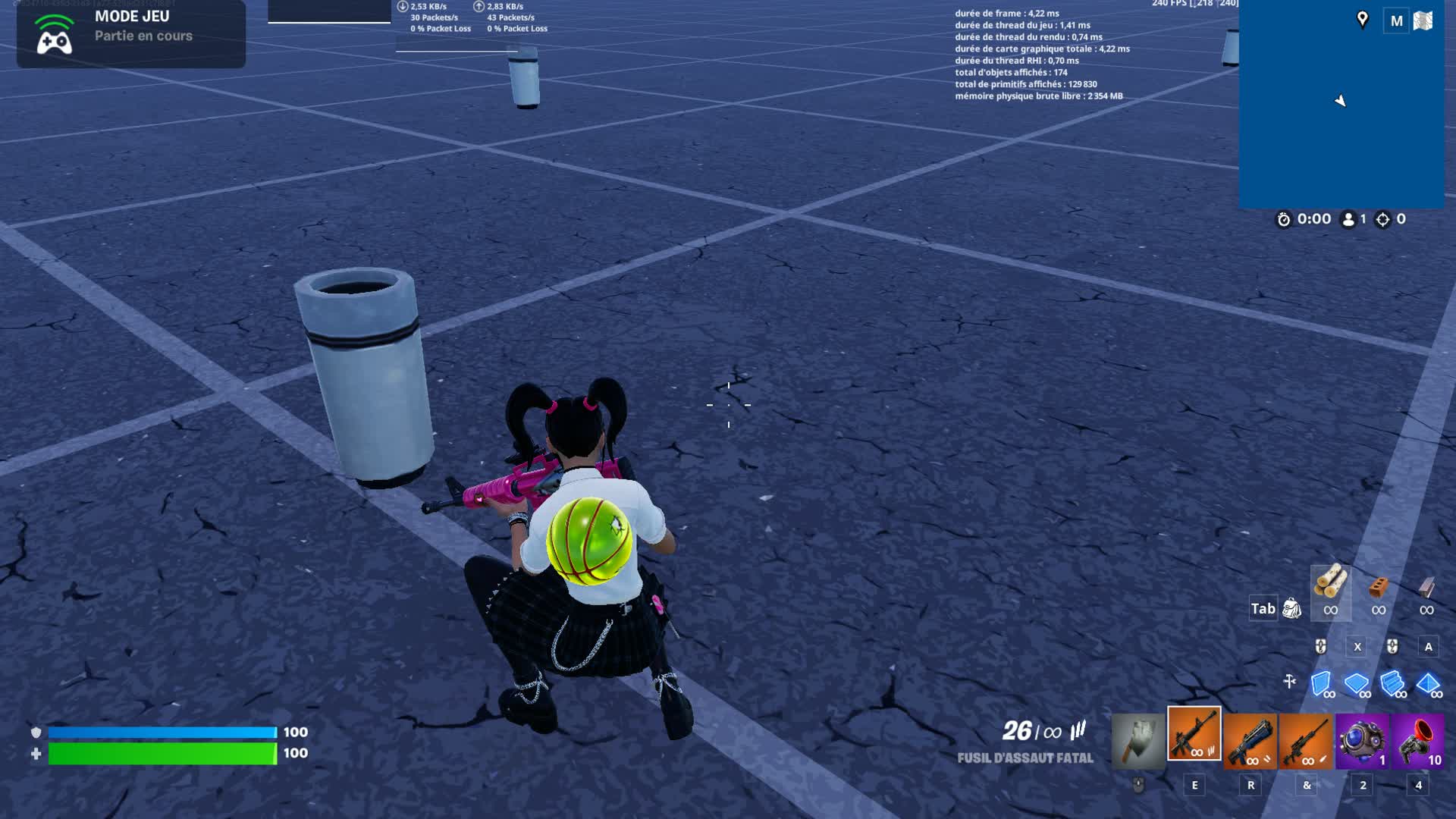Click the location pin above the minimap
Image resolution: width=1456 pixels, height=819 pixels.
point(1363,18)
